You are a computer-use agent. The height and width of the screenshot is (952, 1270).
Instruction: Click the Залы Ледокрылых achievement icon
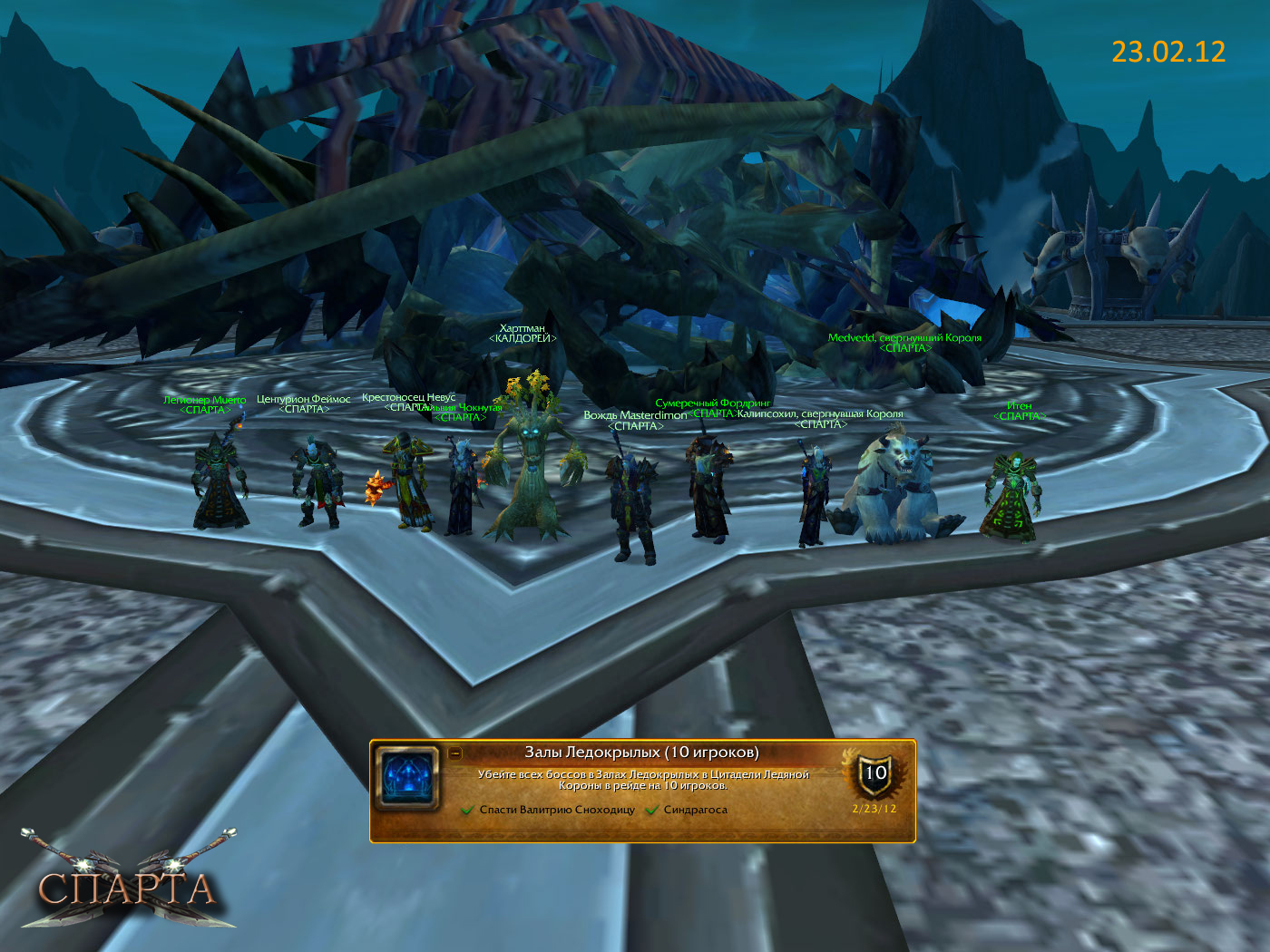coord(408,779)
